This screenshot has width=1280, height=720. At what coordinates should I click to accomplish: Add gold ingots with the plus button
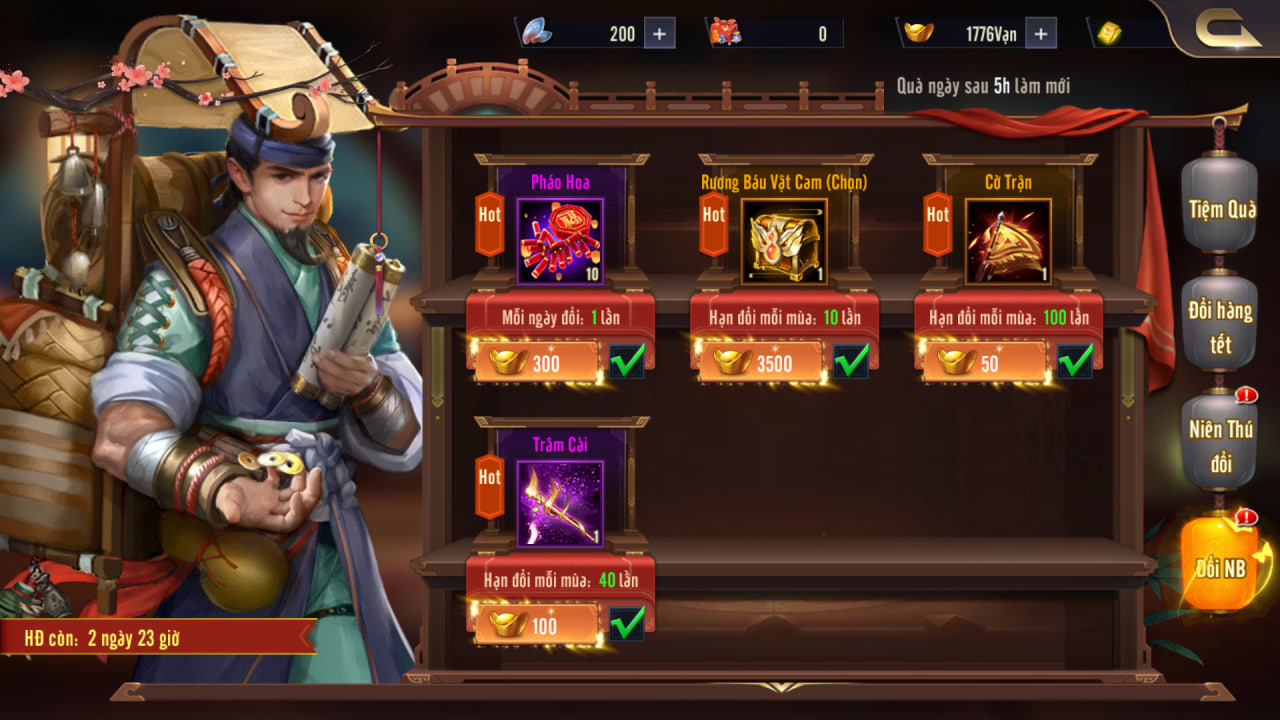point(1041,33)
